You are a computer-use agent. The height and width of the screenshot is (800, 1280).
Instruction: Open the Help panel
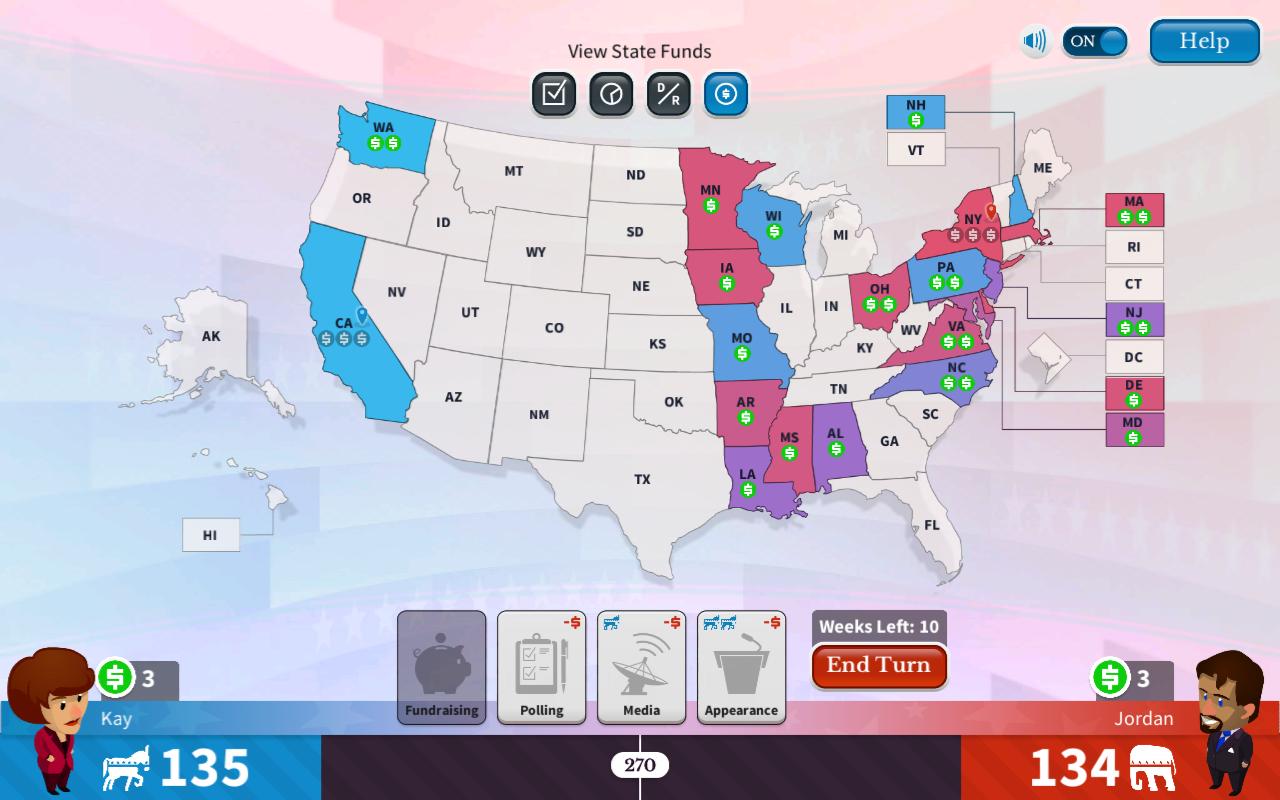(1203, 42)
